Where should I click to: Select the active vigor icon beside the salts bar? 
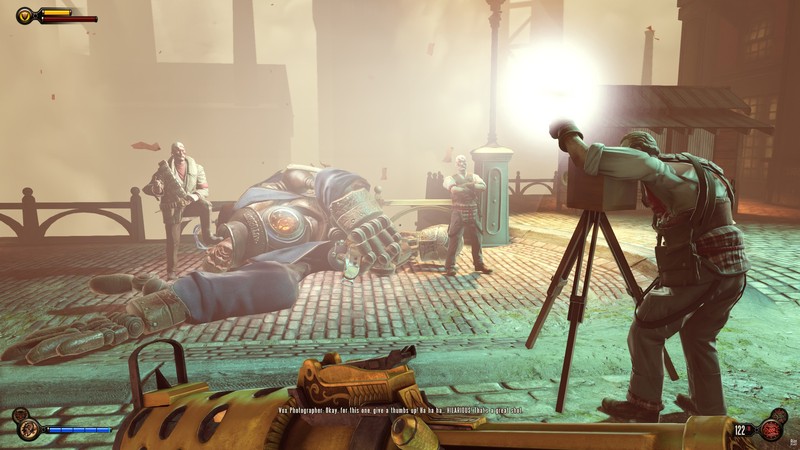pos(28,429)
